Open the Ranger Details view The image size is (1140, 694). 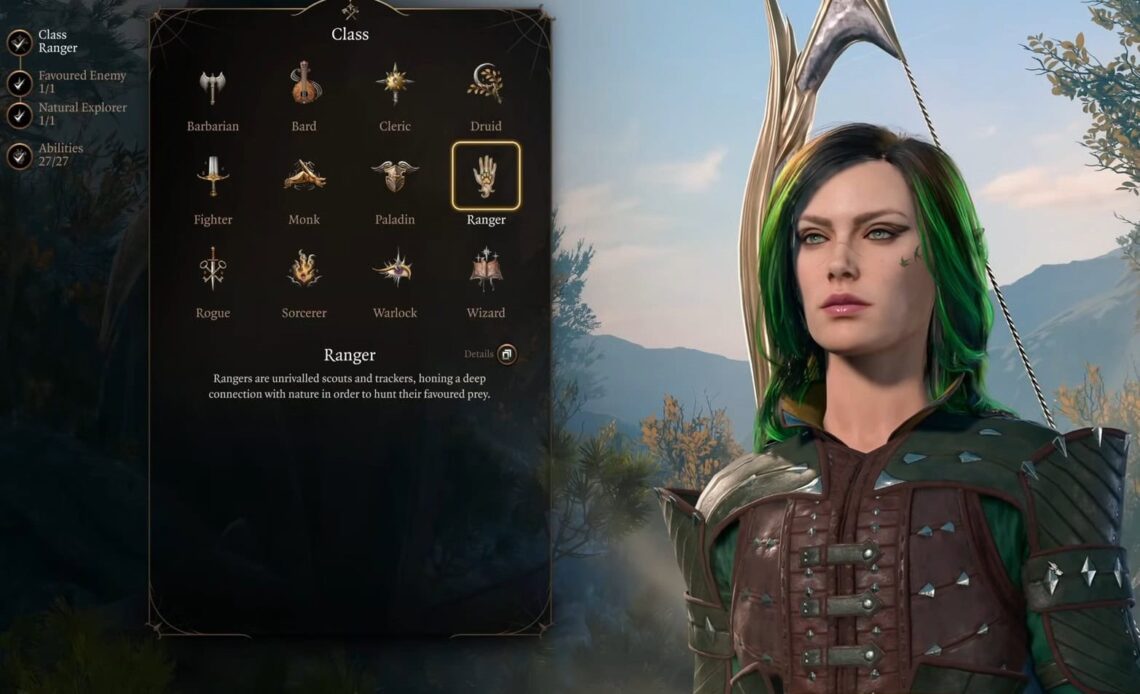click(x=506, y=354)
